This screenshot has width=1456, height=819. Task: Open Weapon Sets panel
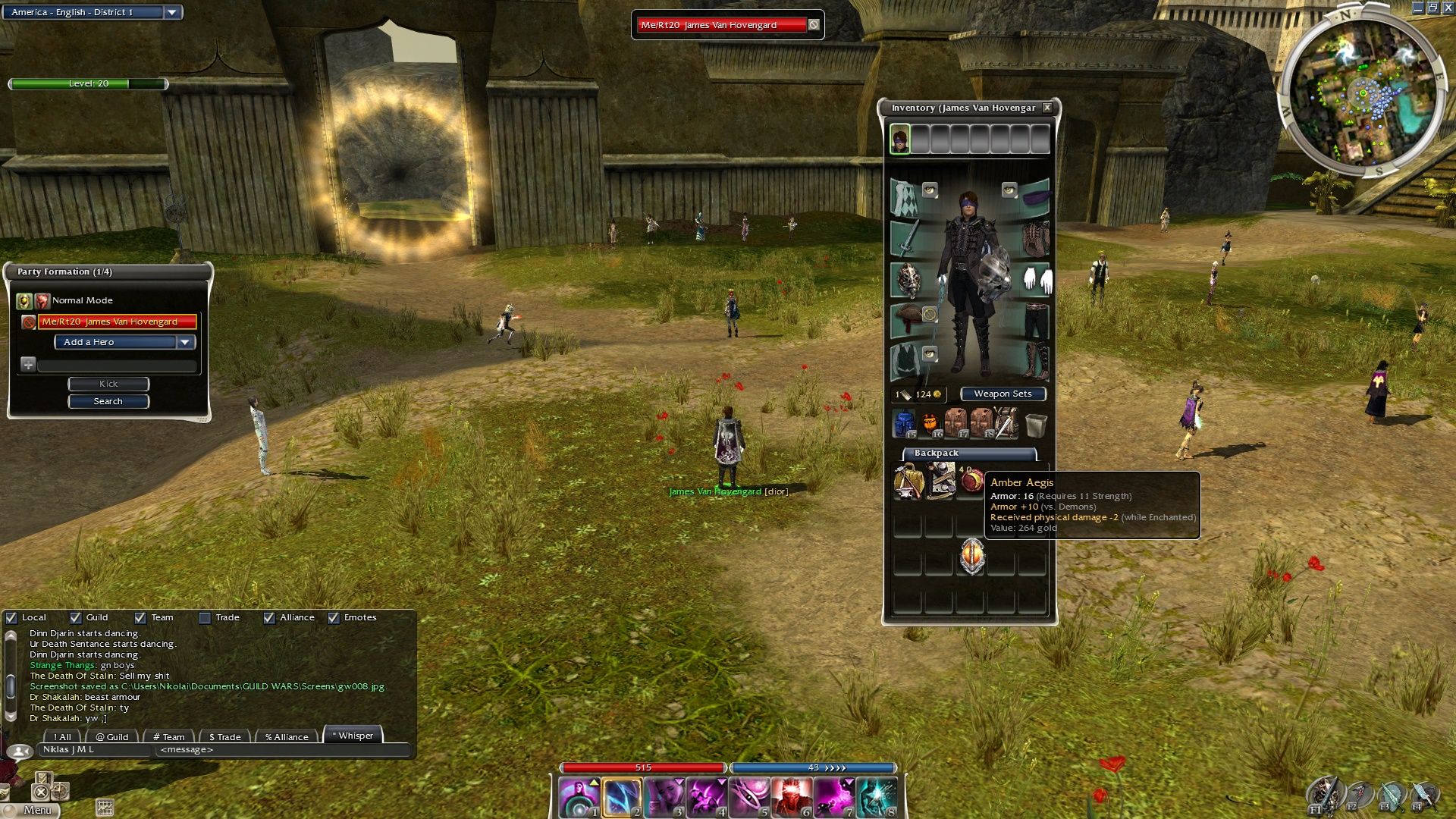(1003, 394)
